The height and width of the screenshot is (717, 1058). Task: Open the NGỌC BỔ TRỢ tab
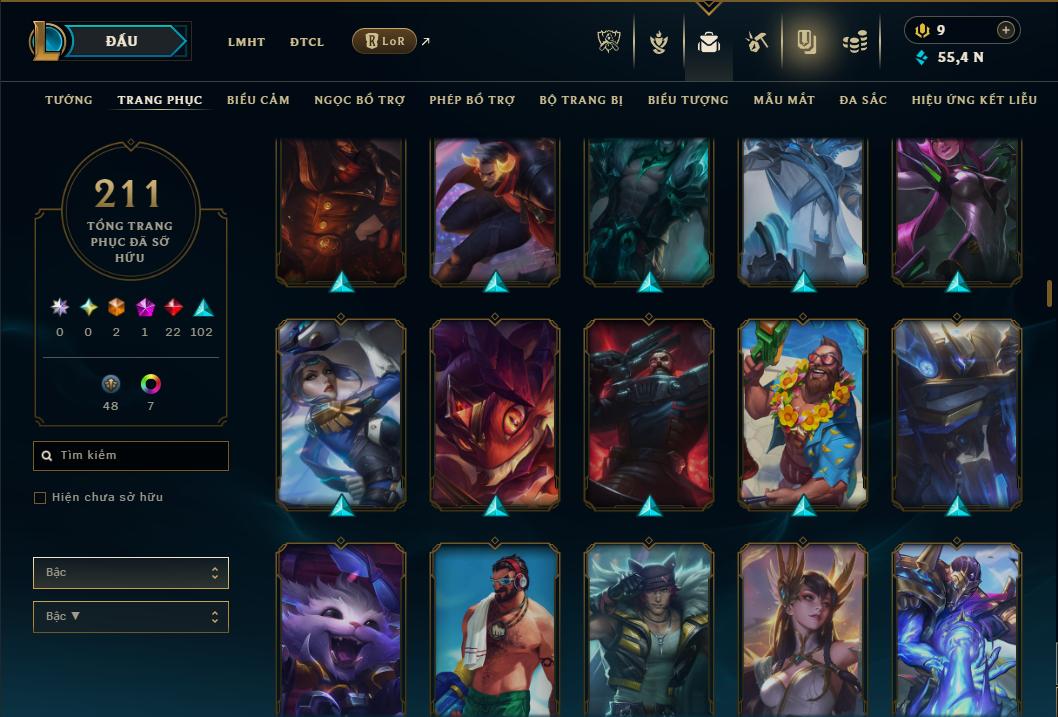359,100
